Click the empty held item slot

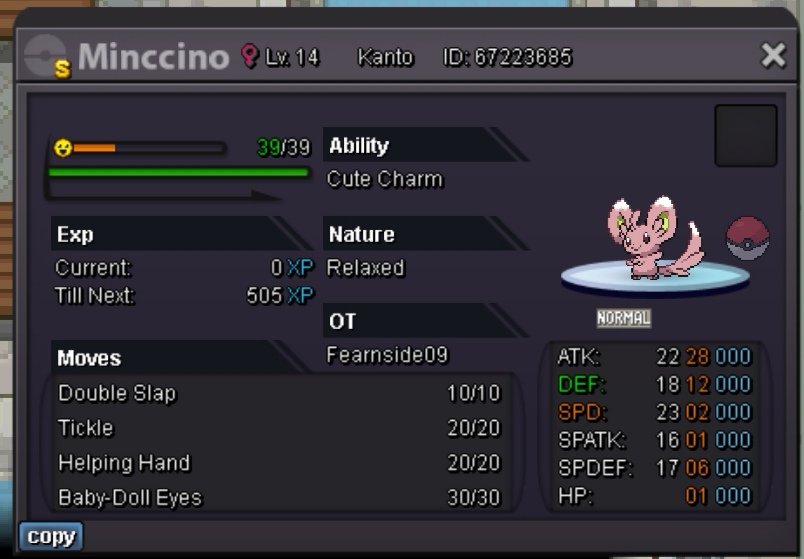click(x=745, y=135)
